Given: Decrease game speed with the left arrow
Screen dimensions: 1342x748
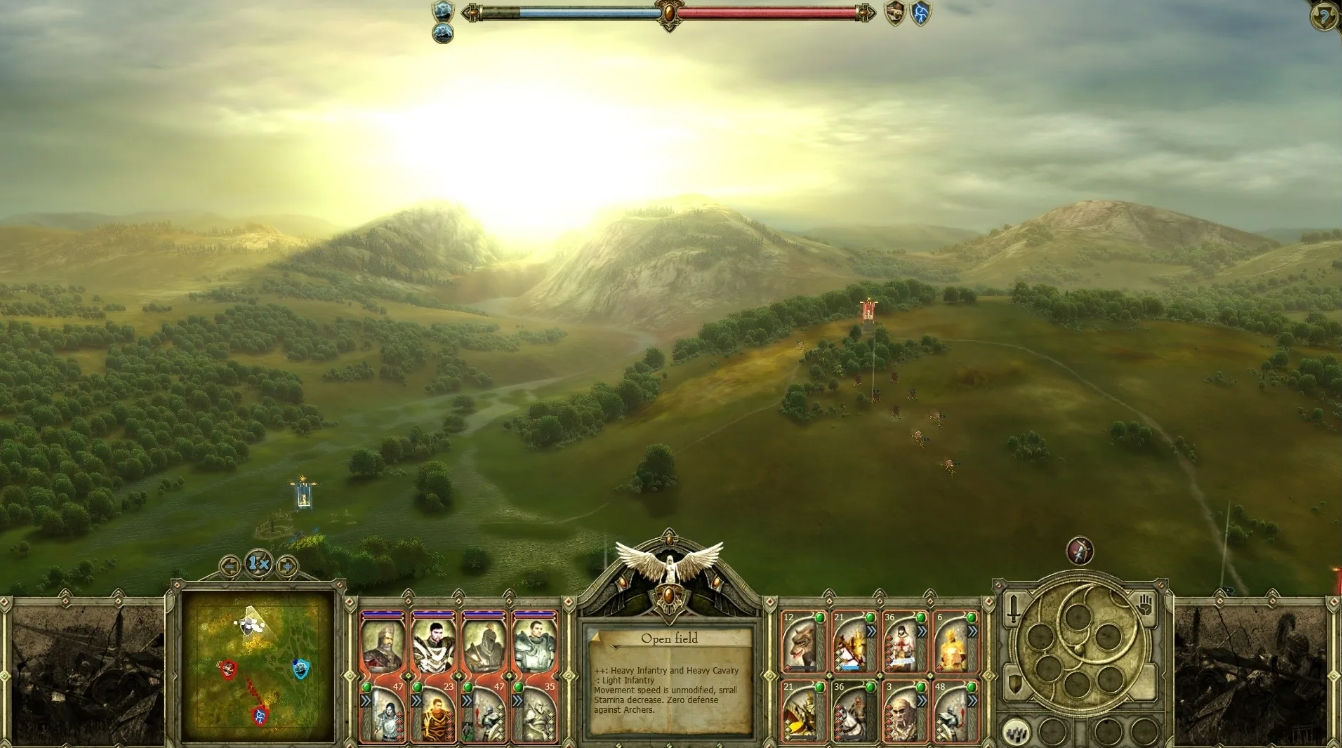Looking at the screenshot, I should [229, 567].
